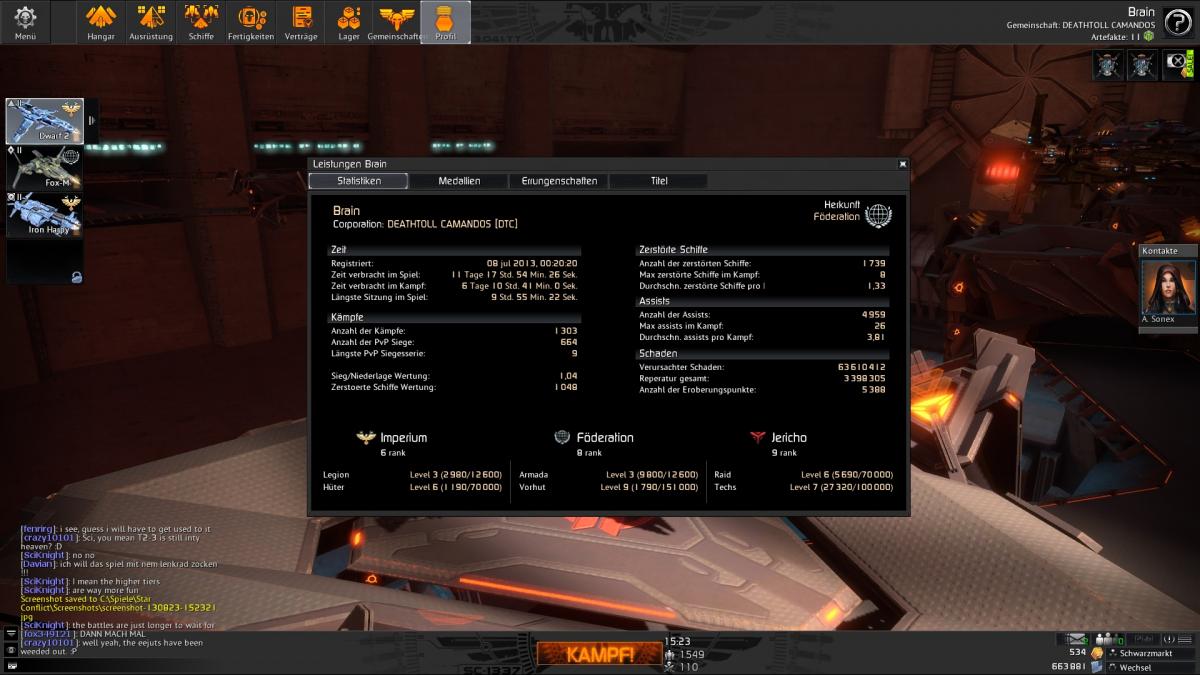Open the question mark help button

pyautogui.click(x=1176, y=22)
